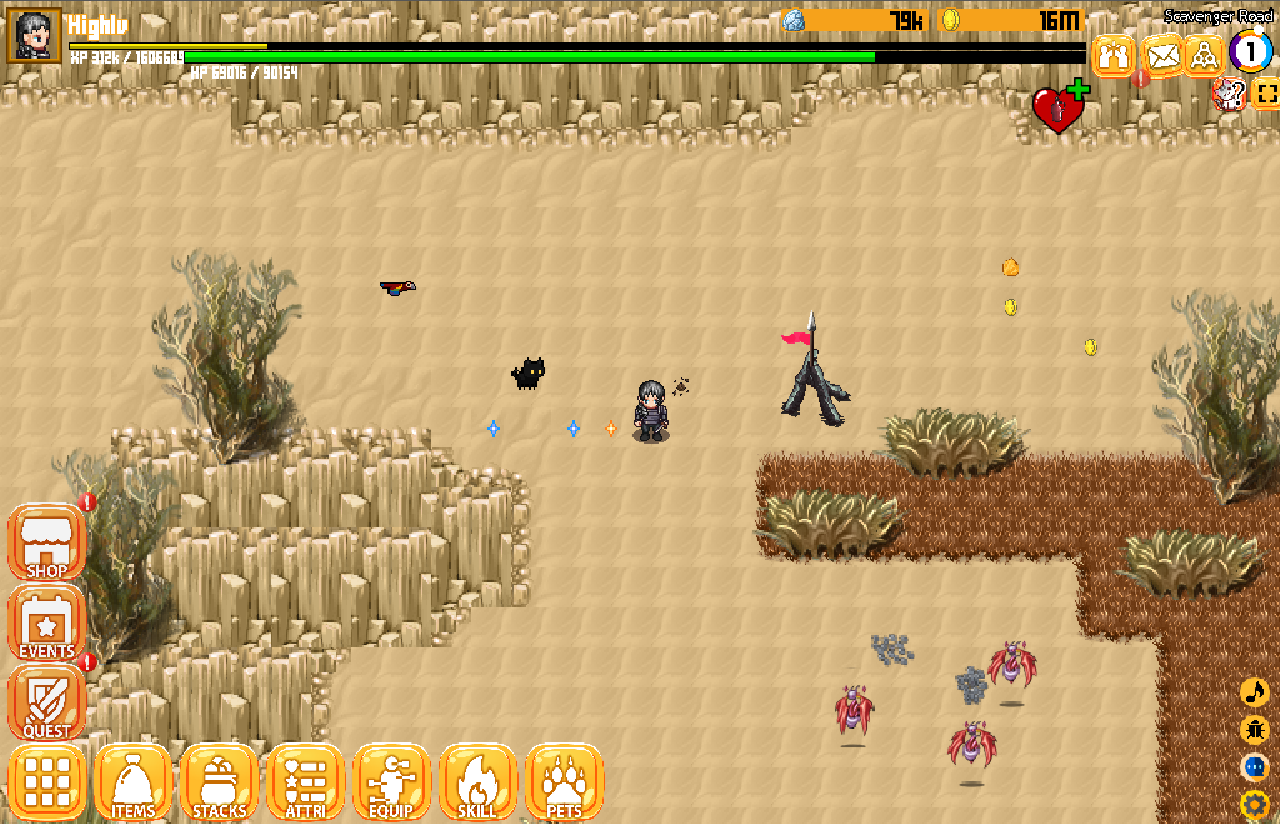Open the SKILL flame menu

click(x=477, y=782)
